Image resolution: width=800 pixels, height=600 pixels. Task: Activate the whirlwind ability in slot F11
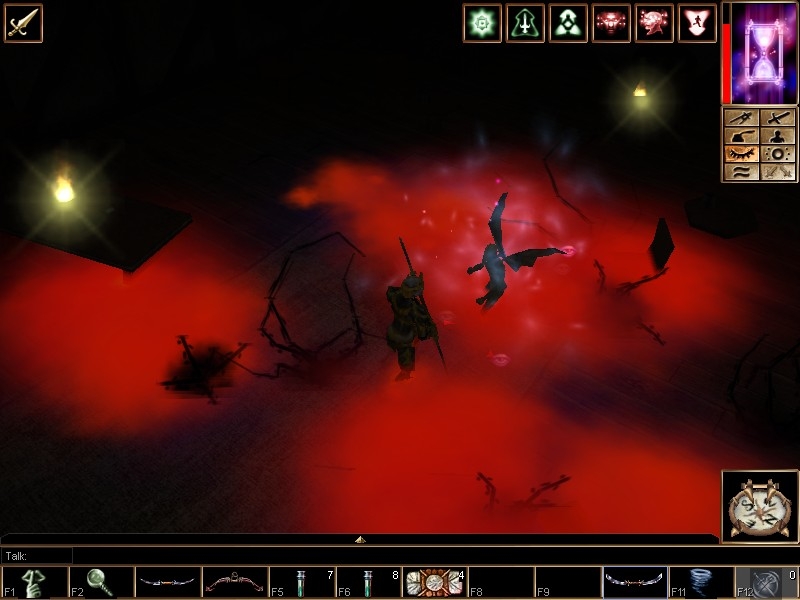click(x=702, y=582)
